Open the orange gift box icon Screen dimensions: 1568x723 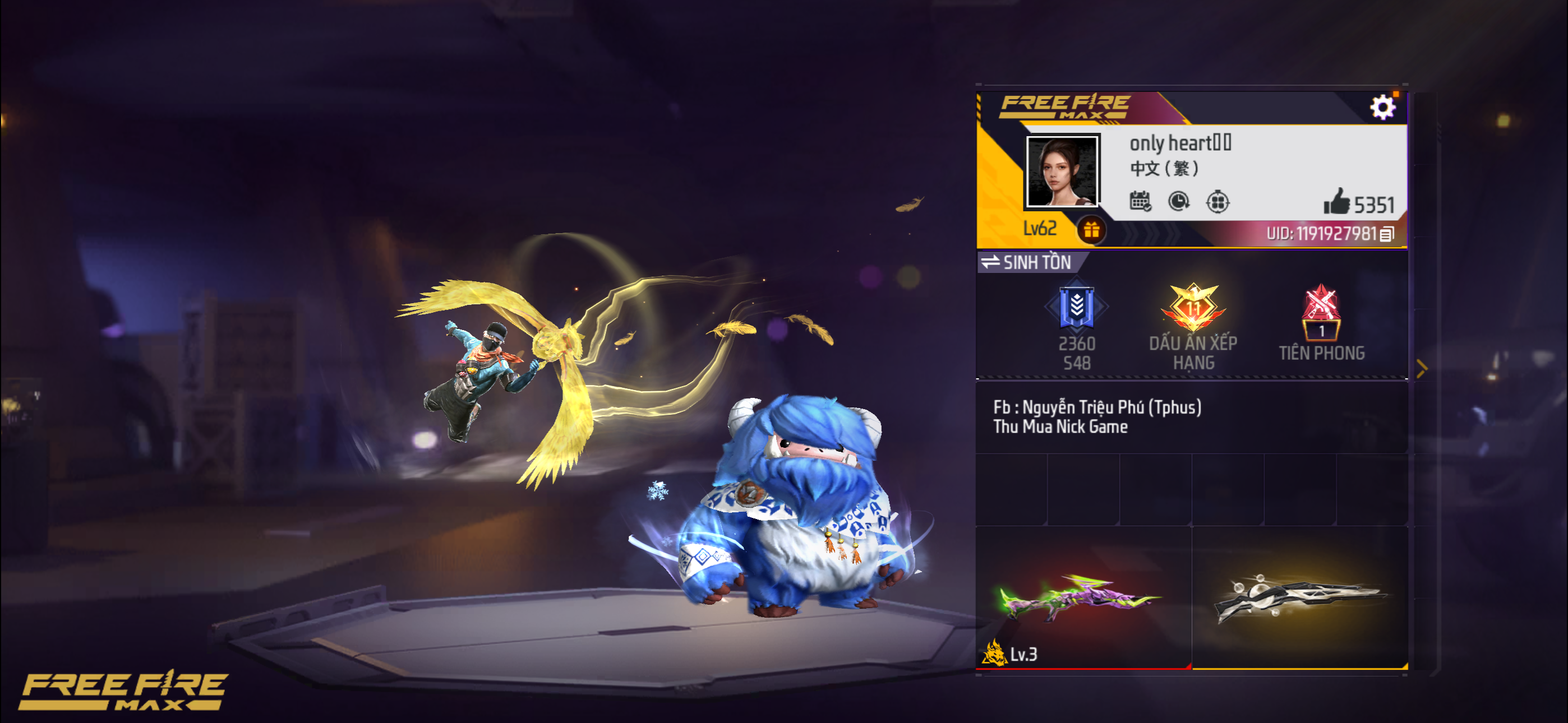(x=1091, y=230)
